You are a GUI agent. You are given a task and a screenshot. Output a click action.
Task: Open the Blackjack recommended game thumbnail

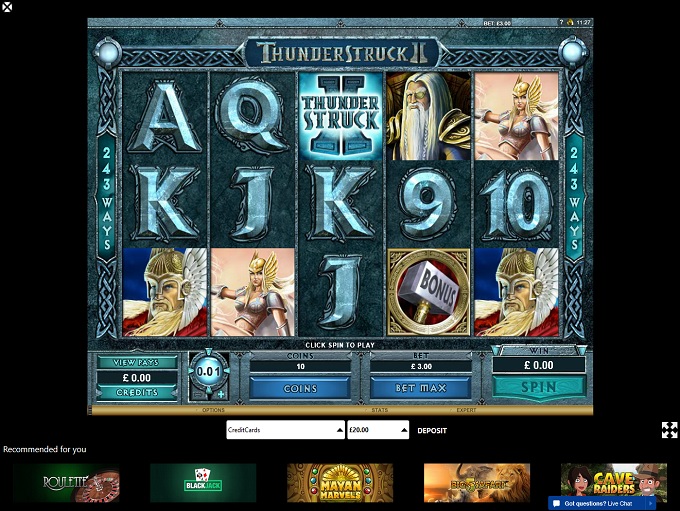pos(203,482)
